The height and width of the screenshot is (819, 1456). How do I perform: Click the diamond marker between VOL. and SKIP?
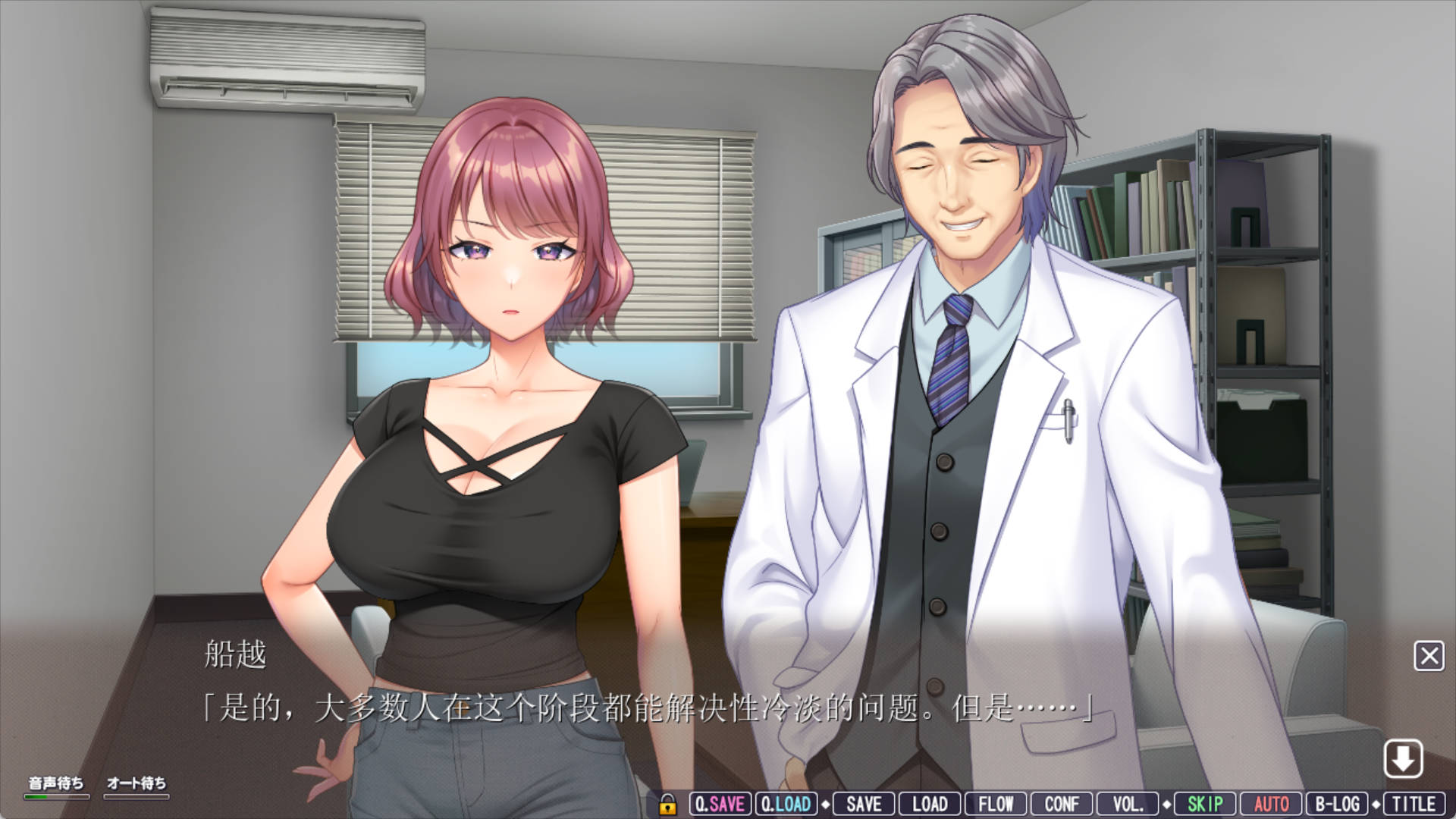pyautogui.click(x=1168, y=804)
